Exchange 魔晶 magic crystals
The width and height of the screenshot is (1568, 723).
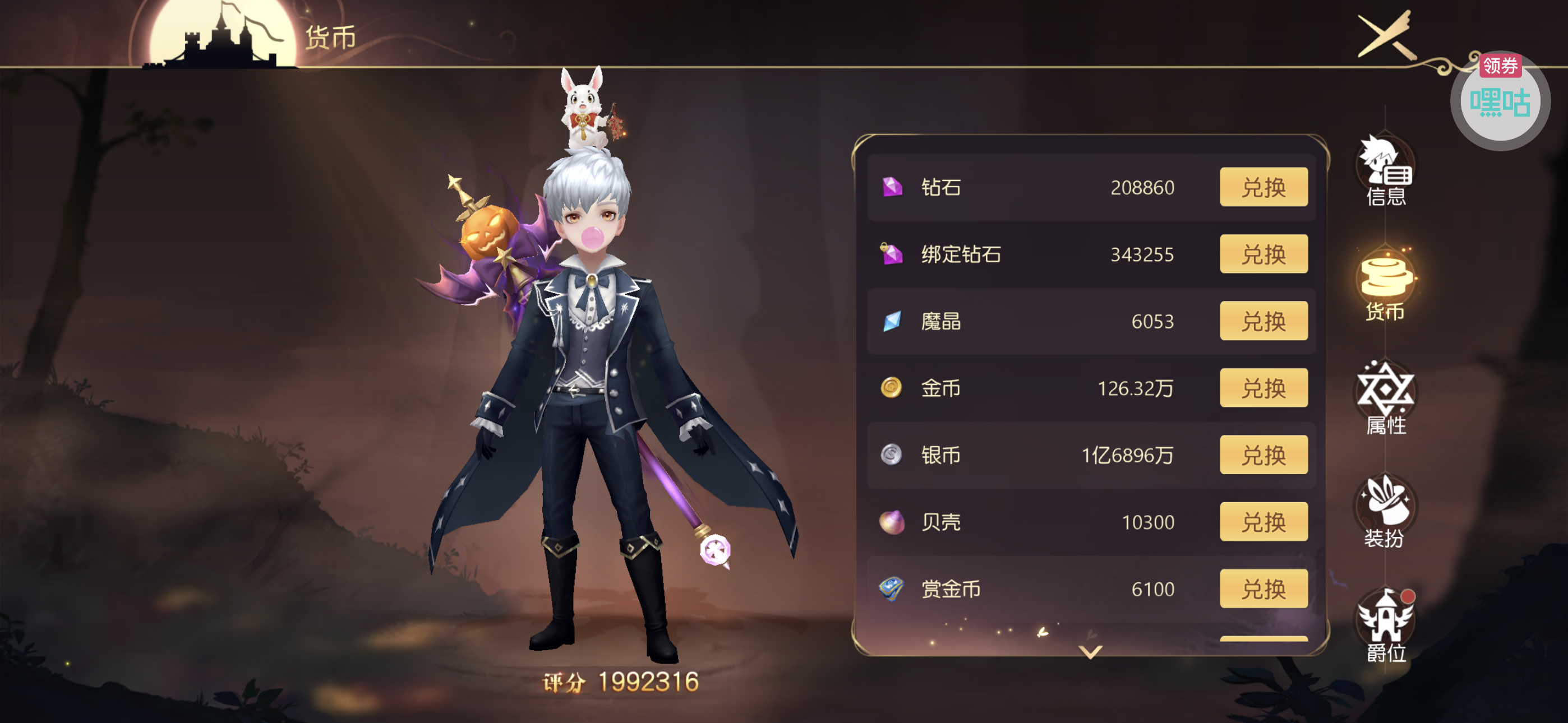point(1263,321)
